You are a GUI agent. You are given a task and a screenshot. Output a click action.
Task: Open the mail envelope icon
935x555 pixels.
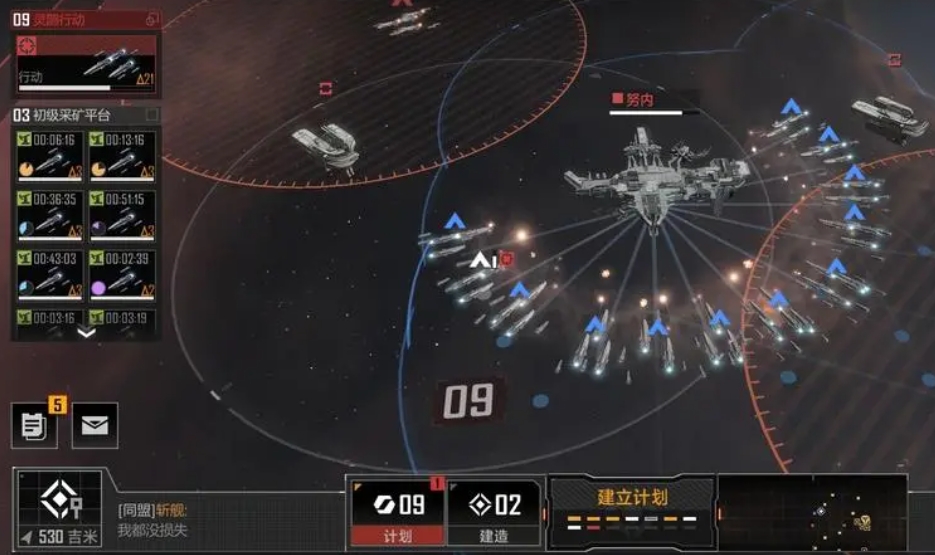click(x=95, y=425)
